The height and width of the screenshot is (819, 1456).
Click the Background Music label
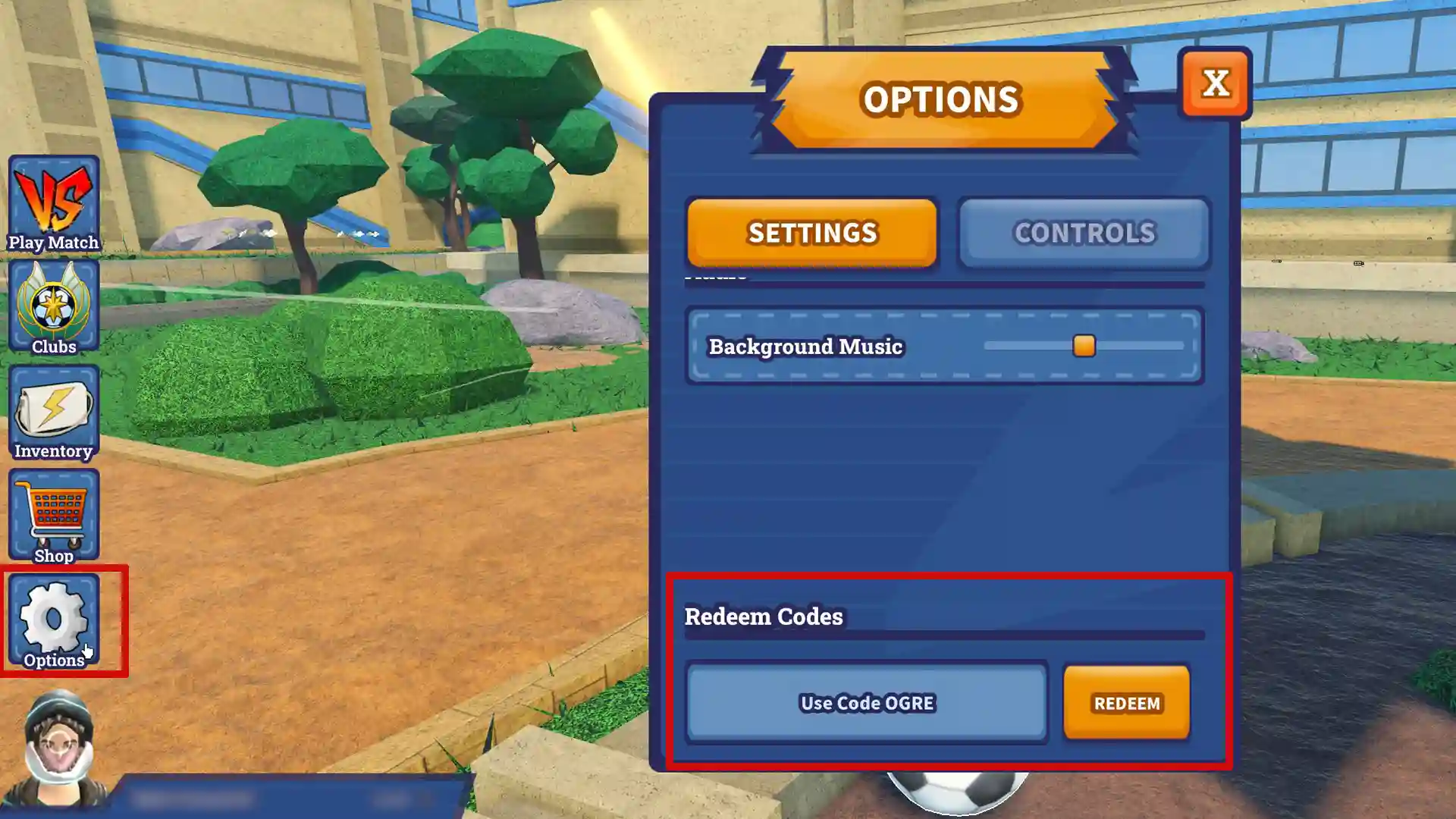(x=805, y=347)
